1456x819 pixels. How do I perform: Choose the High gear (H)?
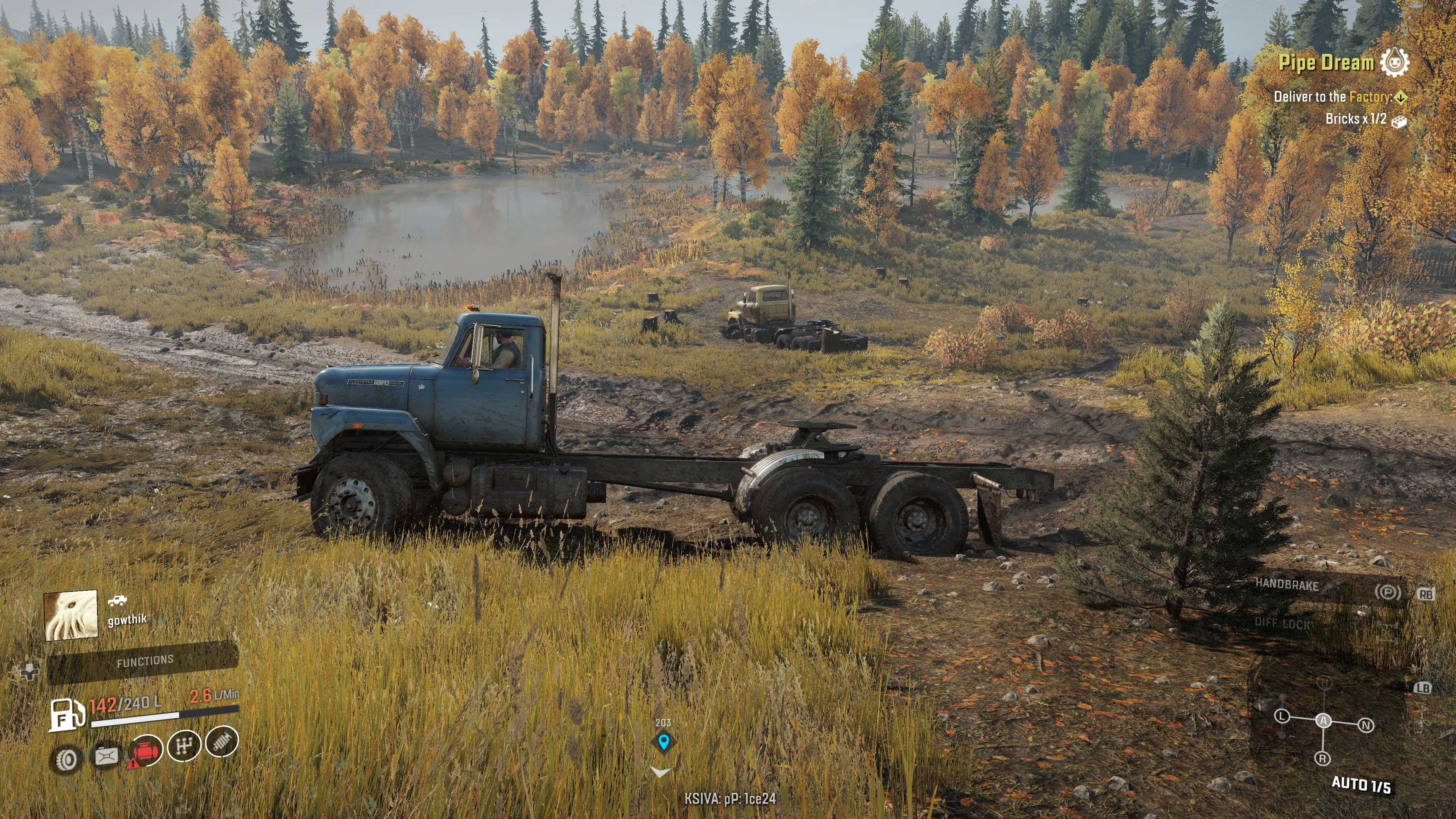click(x=1325, y=683)
